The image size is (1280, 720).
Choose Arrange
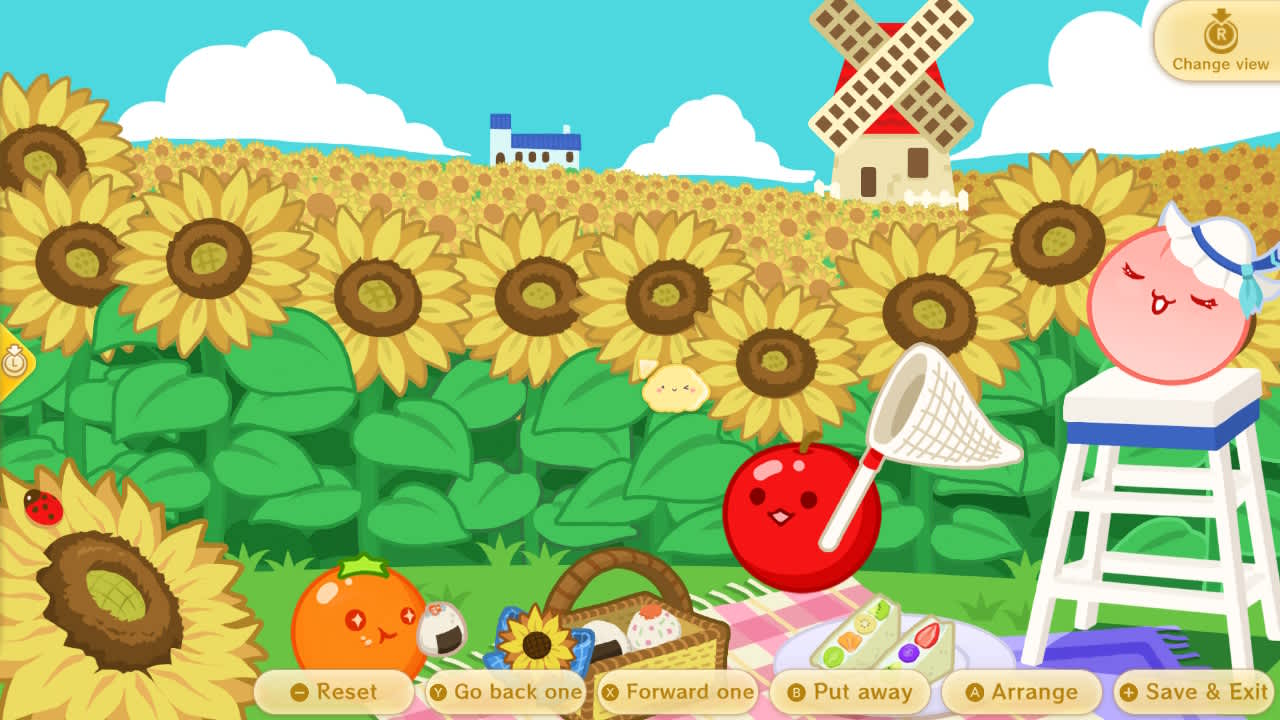pos(1022,691)
